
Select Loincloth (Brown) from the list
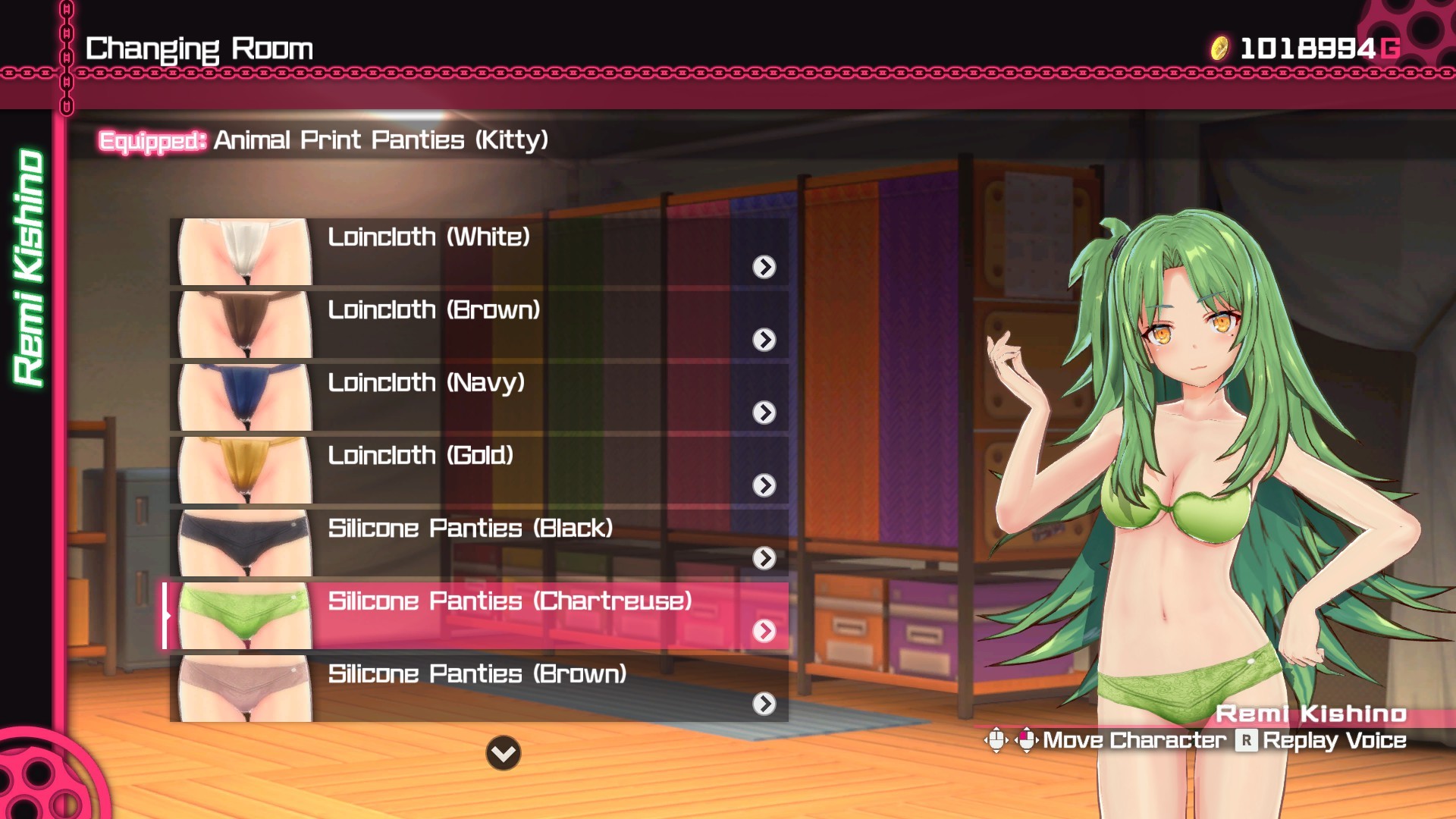click(x=435, y=309)
